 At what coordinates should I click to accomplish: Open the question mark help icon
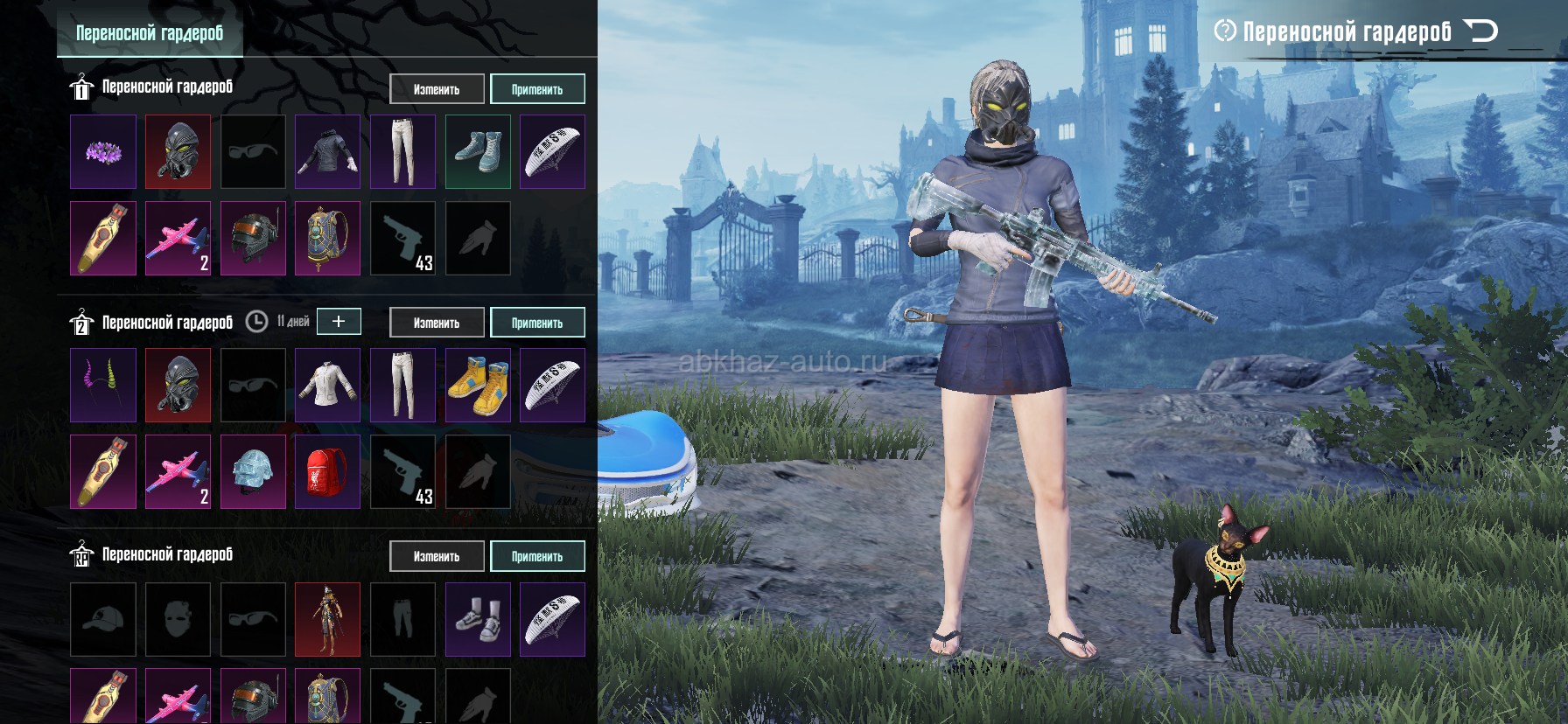(x=1225, y=32)
